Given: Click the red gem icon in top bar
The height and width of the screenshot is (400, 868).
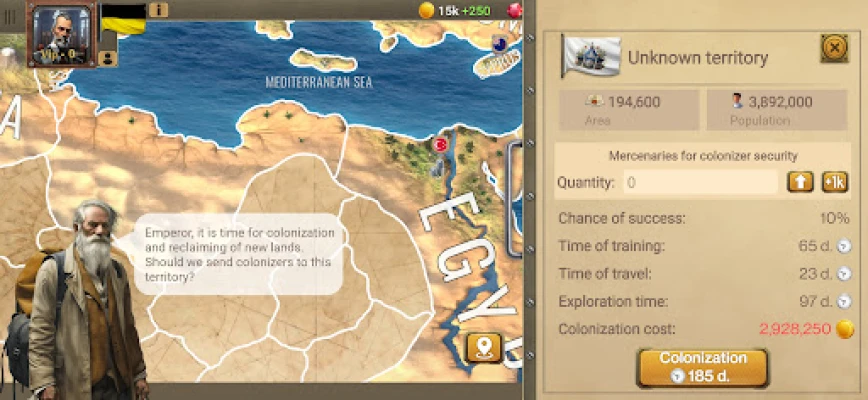Looking at the screenshot, I should pos(516,10).
